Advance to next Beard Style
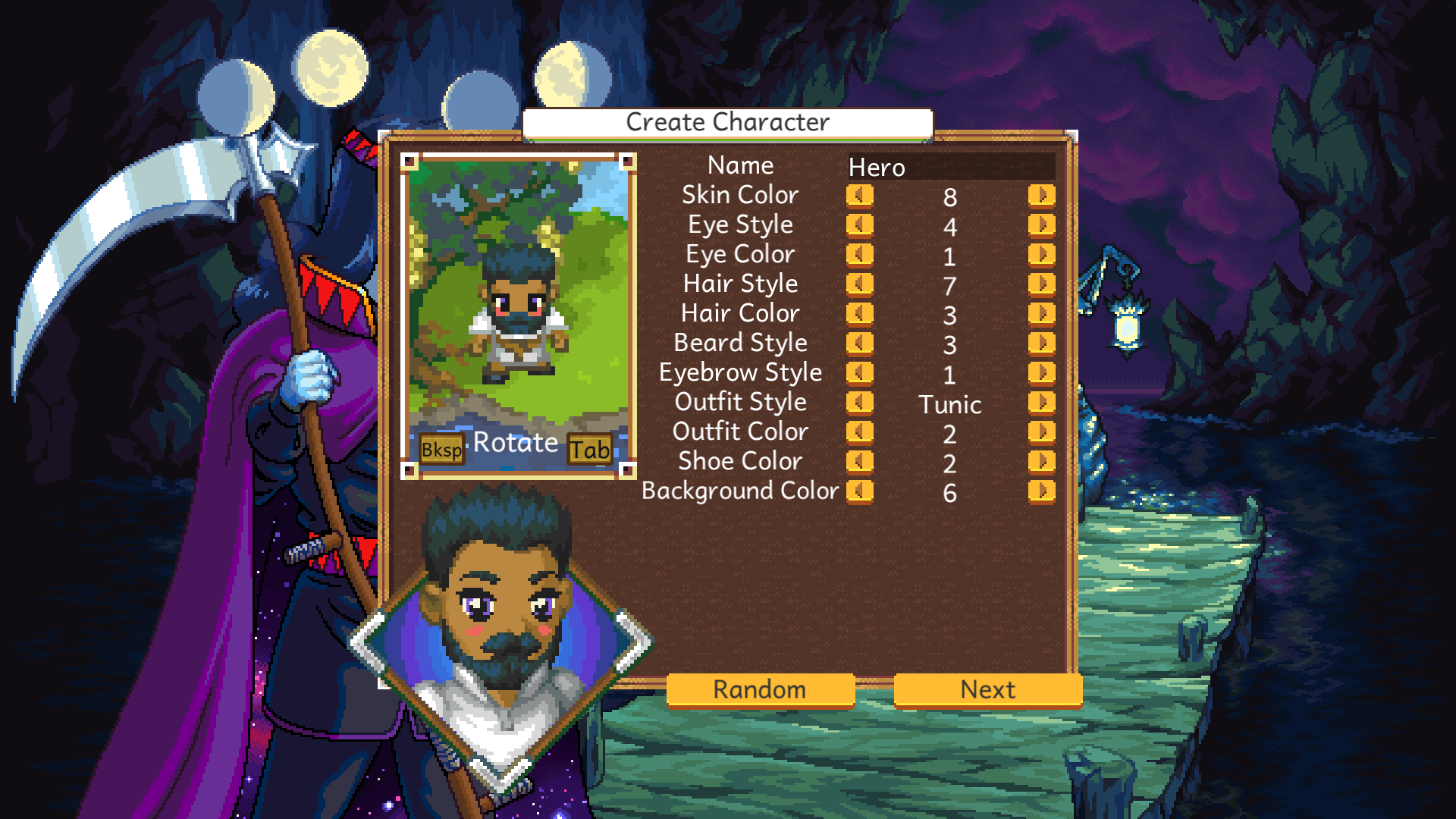This screenshot has height=819, width=1456. (x=1041, y=344)
